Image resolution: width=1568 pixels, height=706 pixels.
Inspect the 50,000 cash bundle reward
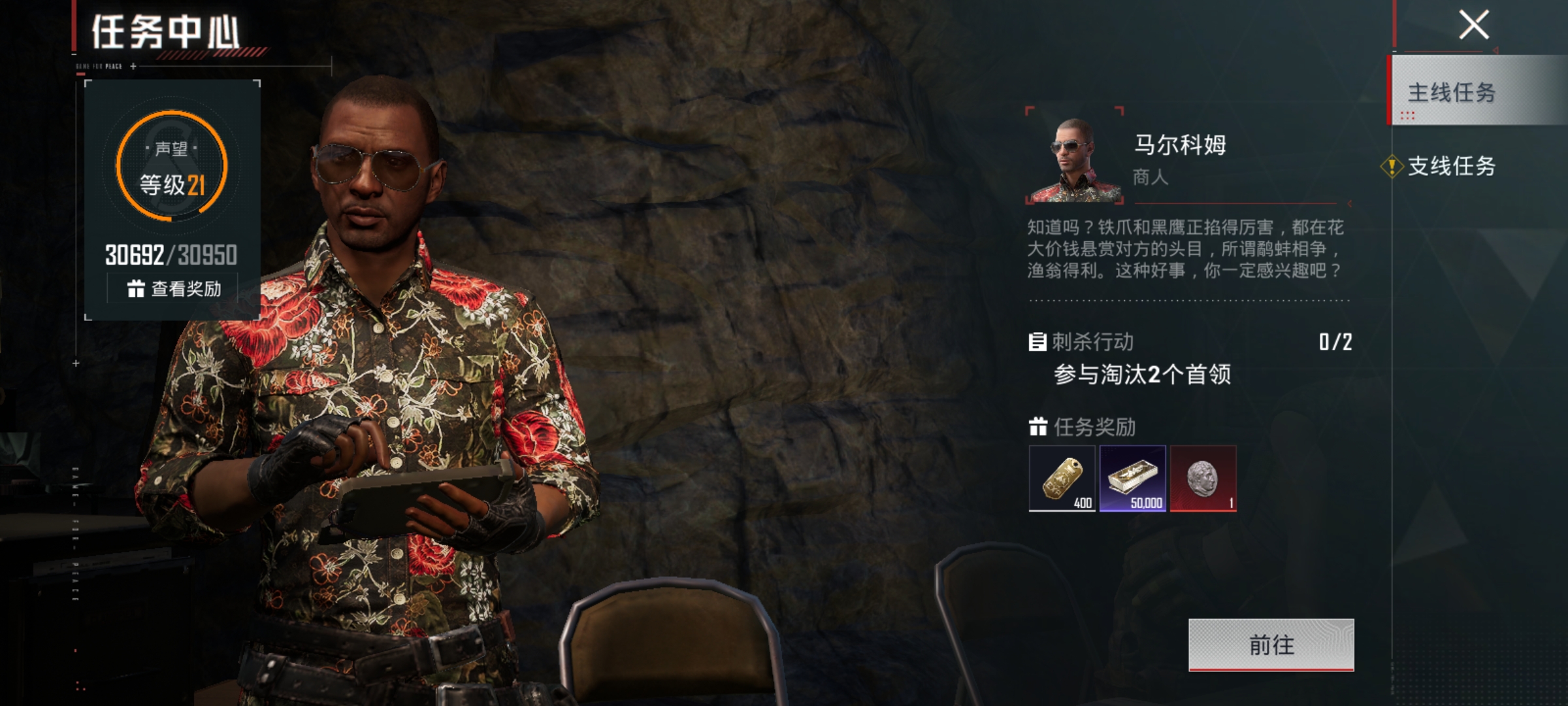coord(1132,479)
